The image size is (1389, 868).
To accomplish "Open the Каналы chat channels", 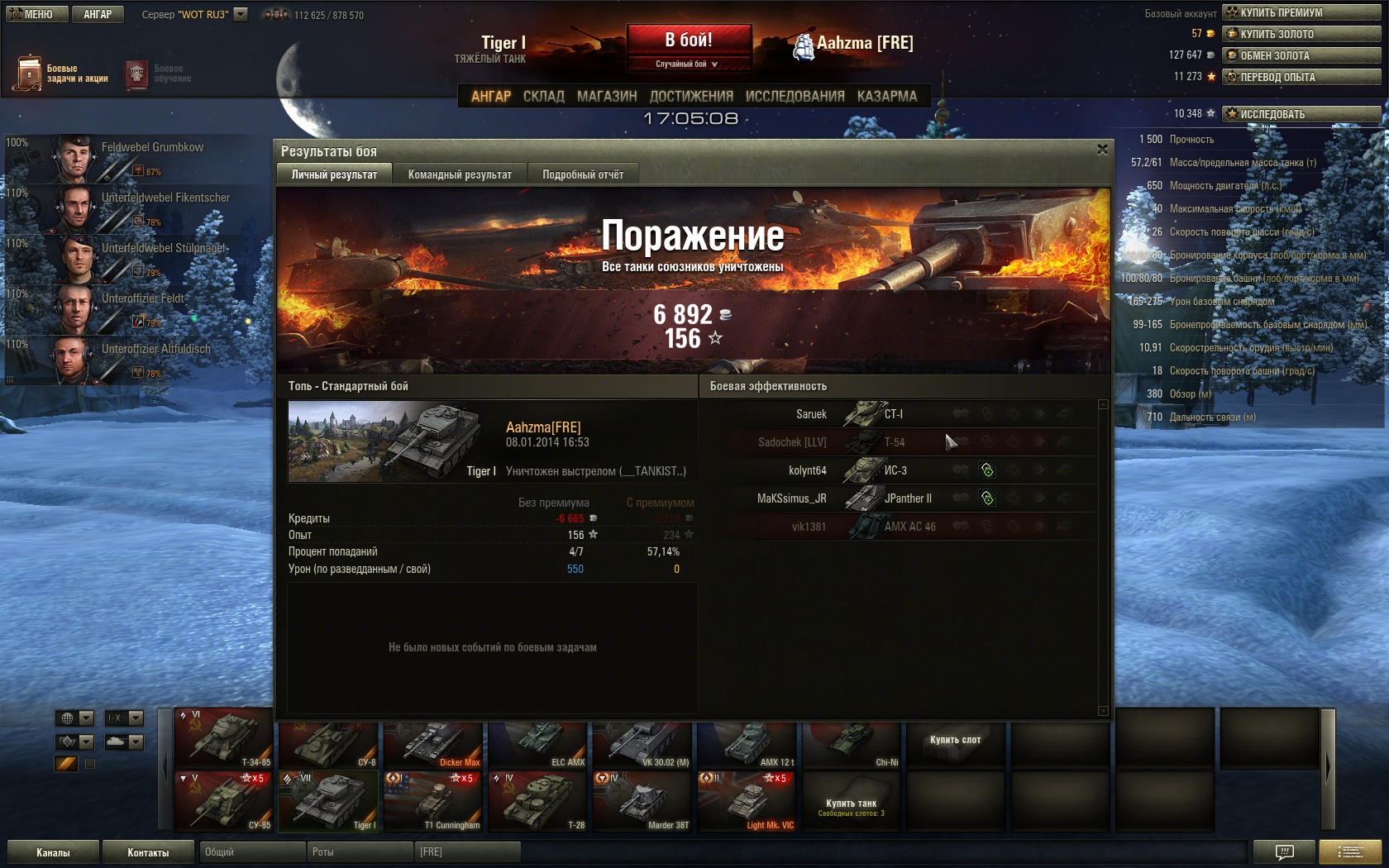I will pyautogui.click(x=53, y=852).
